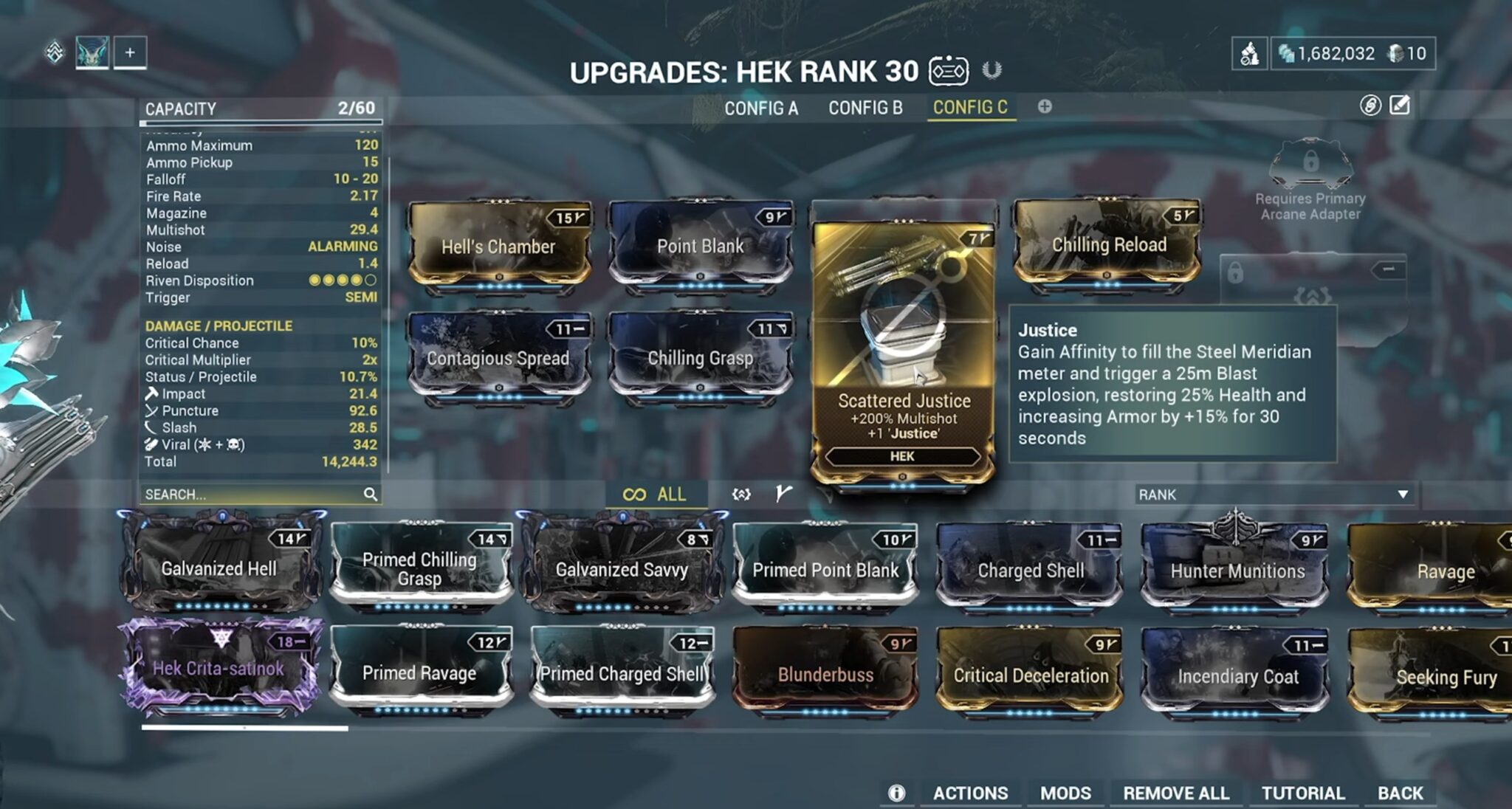Screen dimensions: 1512x809
Task: Click the ACTIONS button
Action: pyautogui.click(x=970, y=793)
